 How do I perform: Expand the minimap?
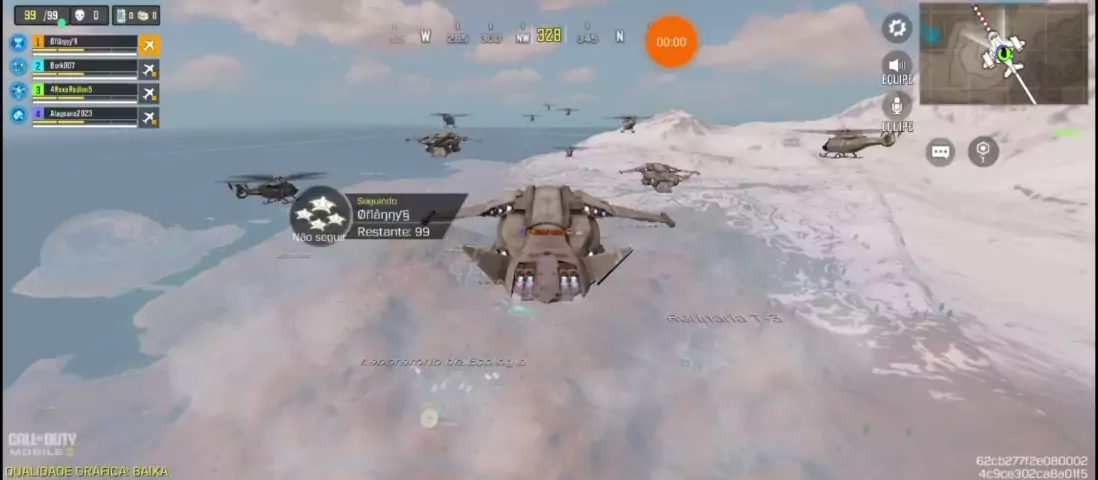point(1003,54)
